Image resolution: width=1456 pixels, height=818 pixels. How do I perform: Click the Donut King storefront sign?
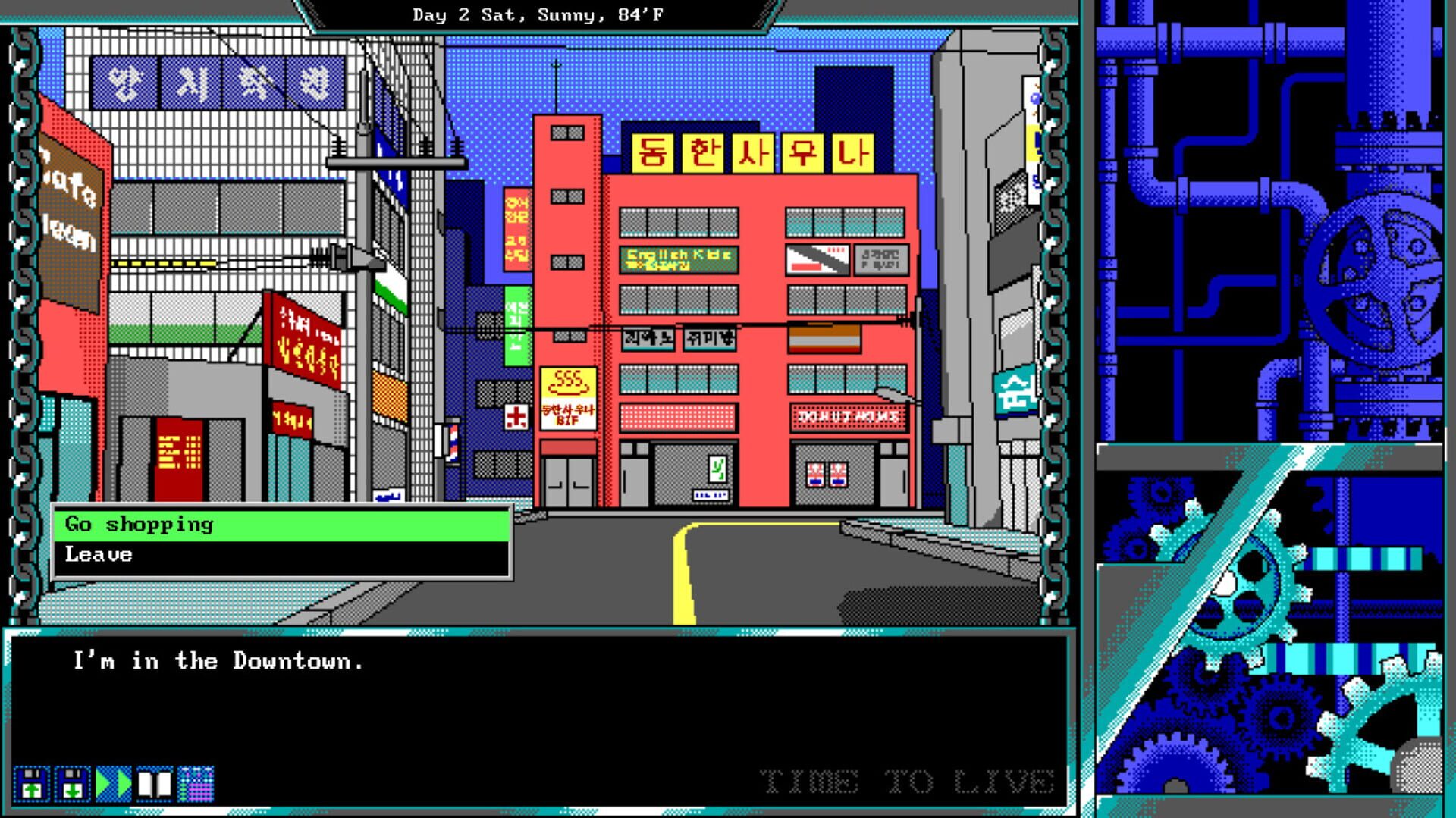[849, 416]
